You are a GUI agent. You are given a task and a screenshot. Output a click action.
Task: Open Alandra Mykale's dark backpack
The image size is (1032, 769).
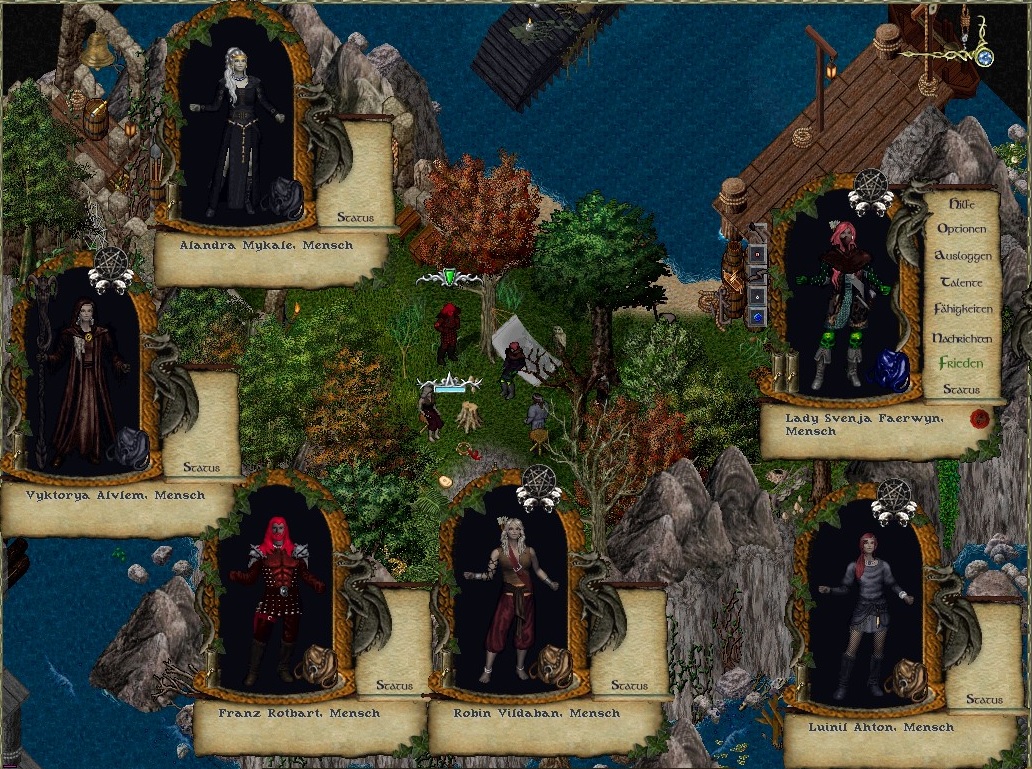pyautogui.click(x=282, y=198)
